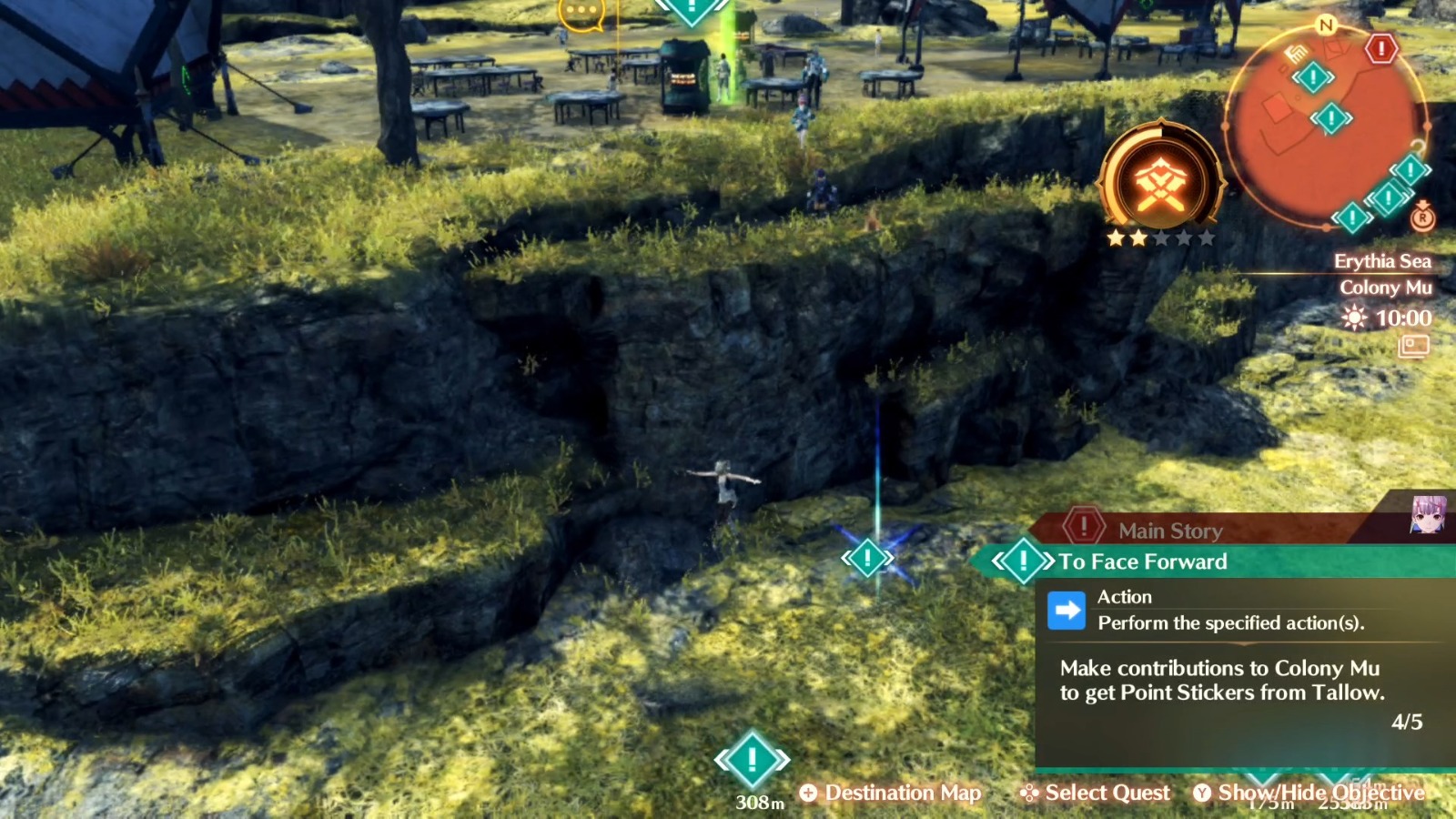Click the red hexagon landmark marker on the minimap

pos(1380,50)
